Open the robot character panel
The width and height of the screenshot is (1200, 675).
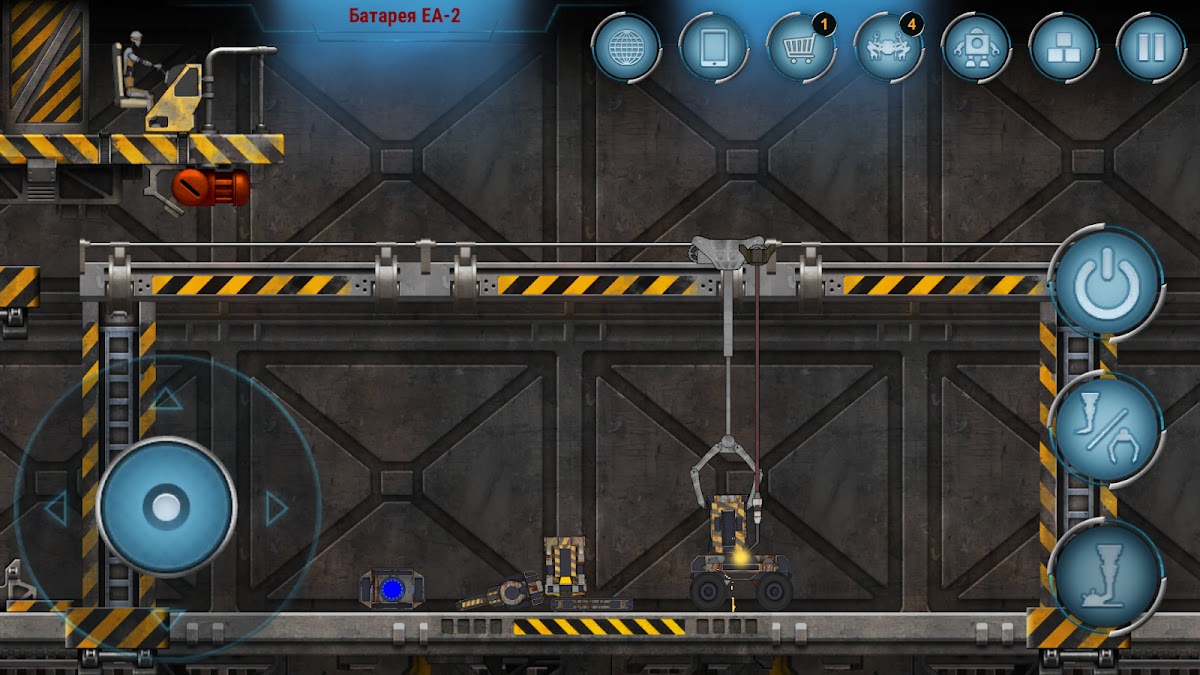click(x=975, y=47)
